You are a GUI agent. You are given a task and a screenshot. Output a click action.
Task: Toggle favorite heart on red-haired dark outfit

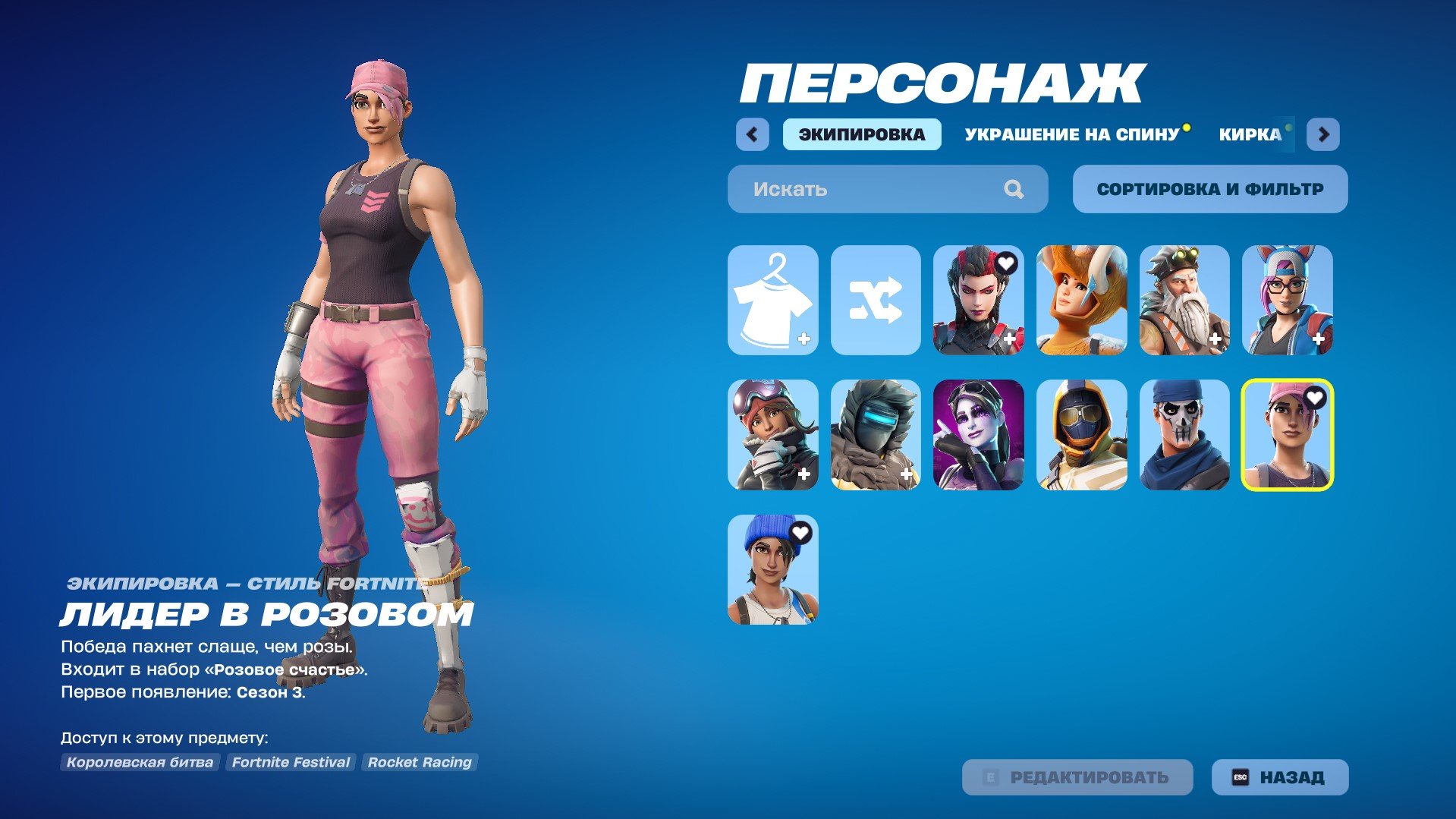(x=1008, y=264)
